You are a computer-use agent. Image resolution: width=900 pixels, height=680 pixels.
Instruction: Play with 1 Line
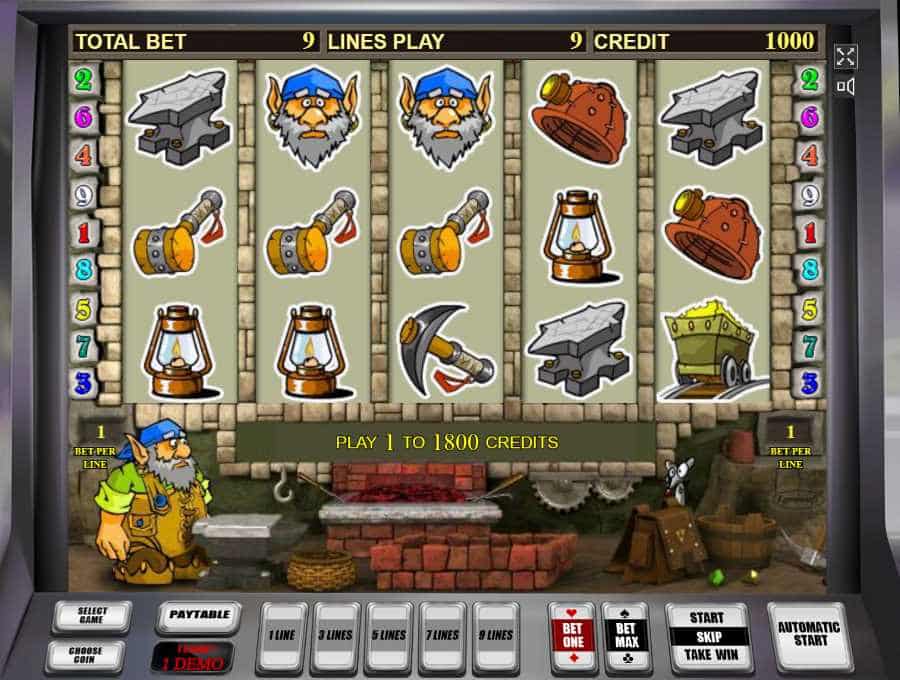281,635
